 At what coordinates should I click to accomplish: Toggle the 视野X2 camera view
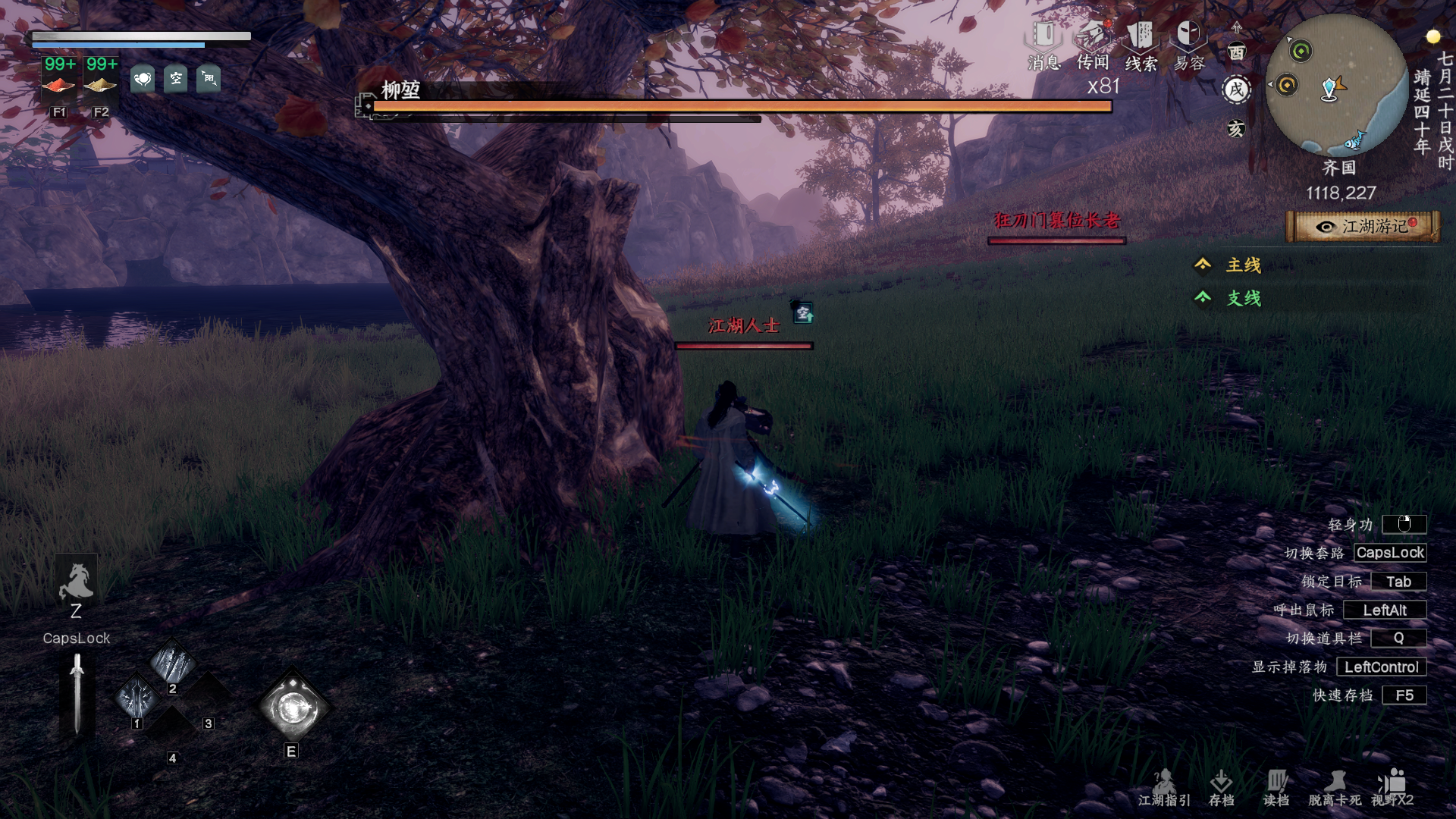coord(1392,788)
